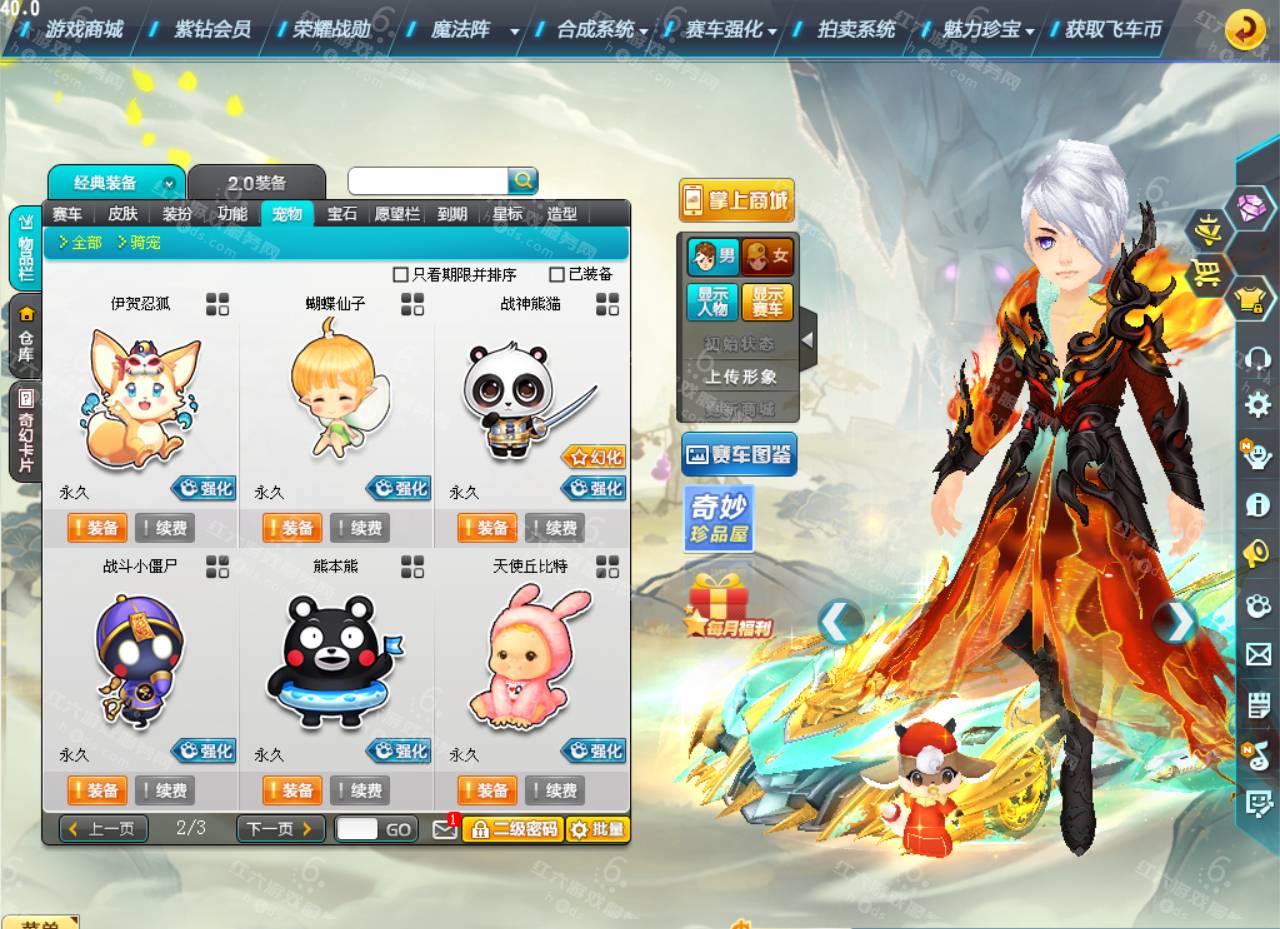This screenshot has height=929, width=1280.
Task: Click the search magnifier icon
Action: [x=523, y=180]
